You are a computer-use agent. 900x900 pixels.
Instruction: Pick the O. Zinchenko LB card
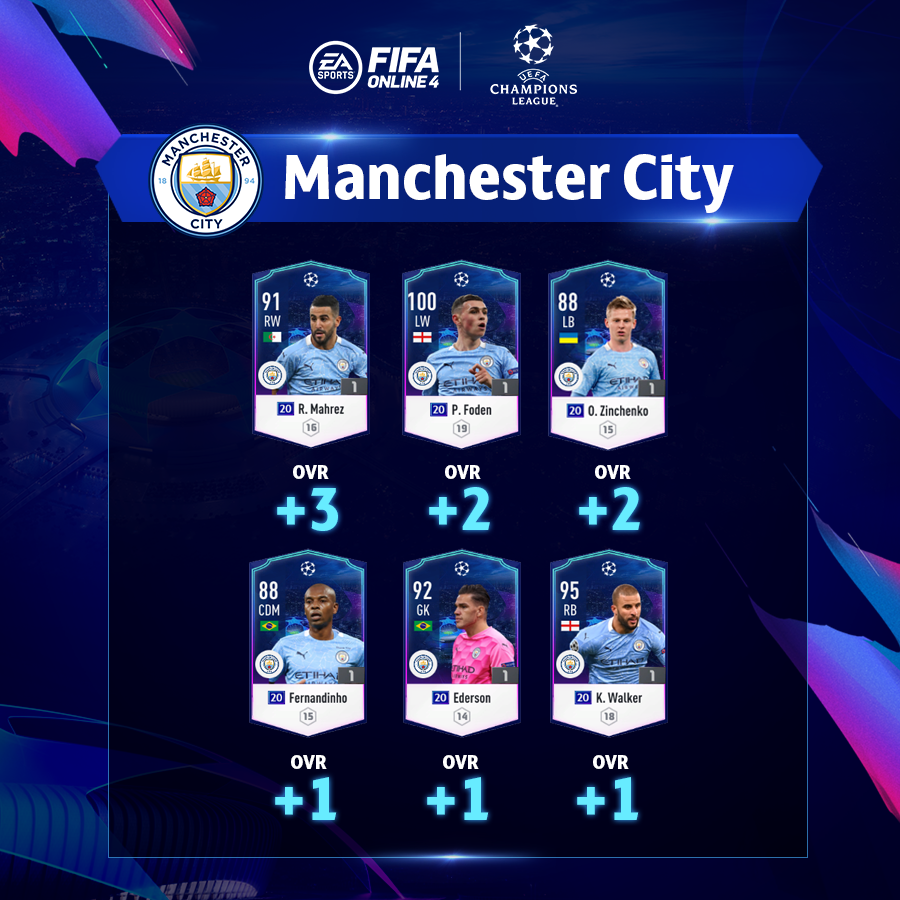(x=607, y=353)
